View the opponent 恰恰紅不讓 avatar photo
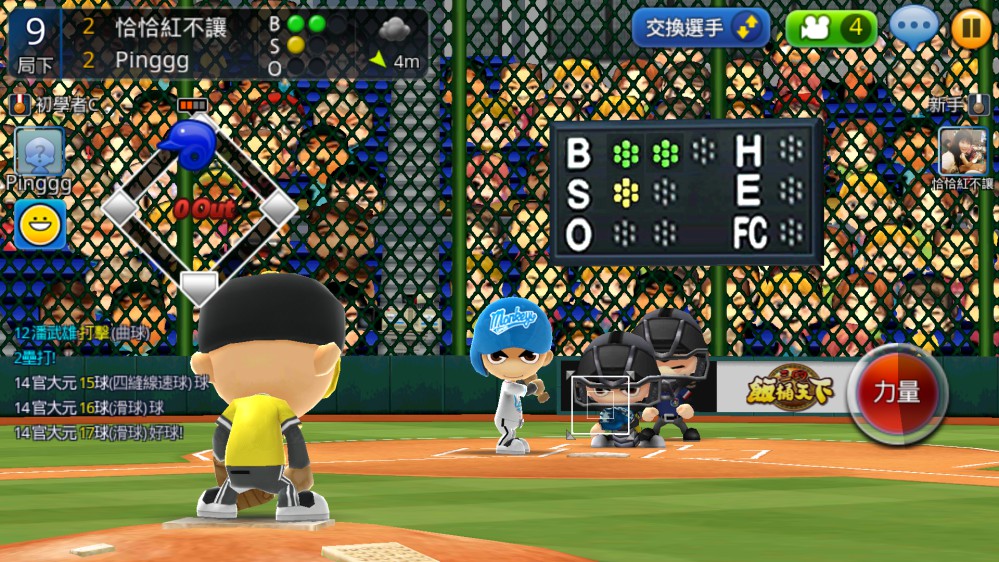999x562 pixels. 963,151
